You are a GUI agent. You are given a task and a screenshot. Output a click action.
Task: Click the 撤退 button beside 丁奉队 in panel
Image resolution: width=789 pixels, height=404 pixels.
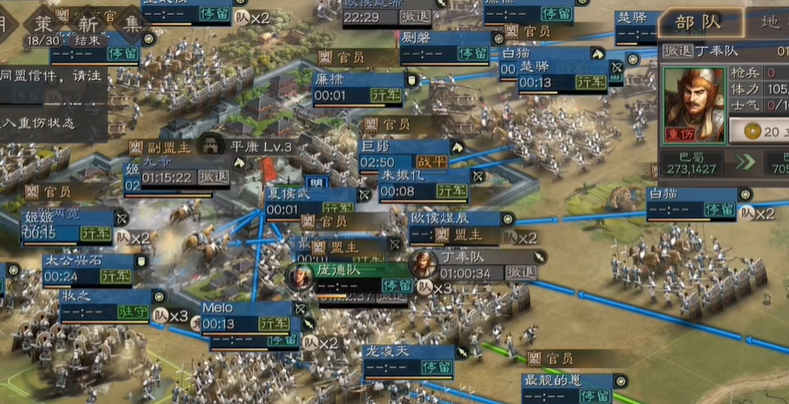tap(679, 50)
